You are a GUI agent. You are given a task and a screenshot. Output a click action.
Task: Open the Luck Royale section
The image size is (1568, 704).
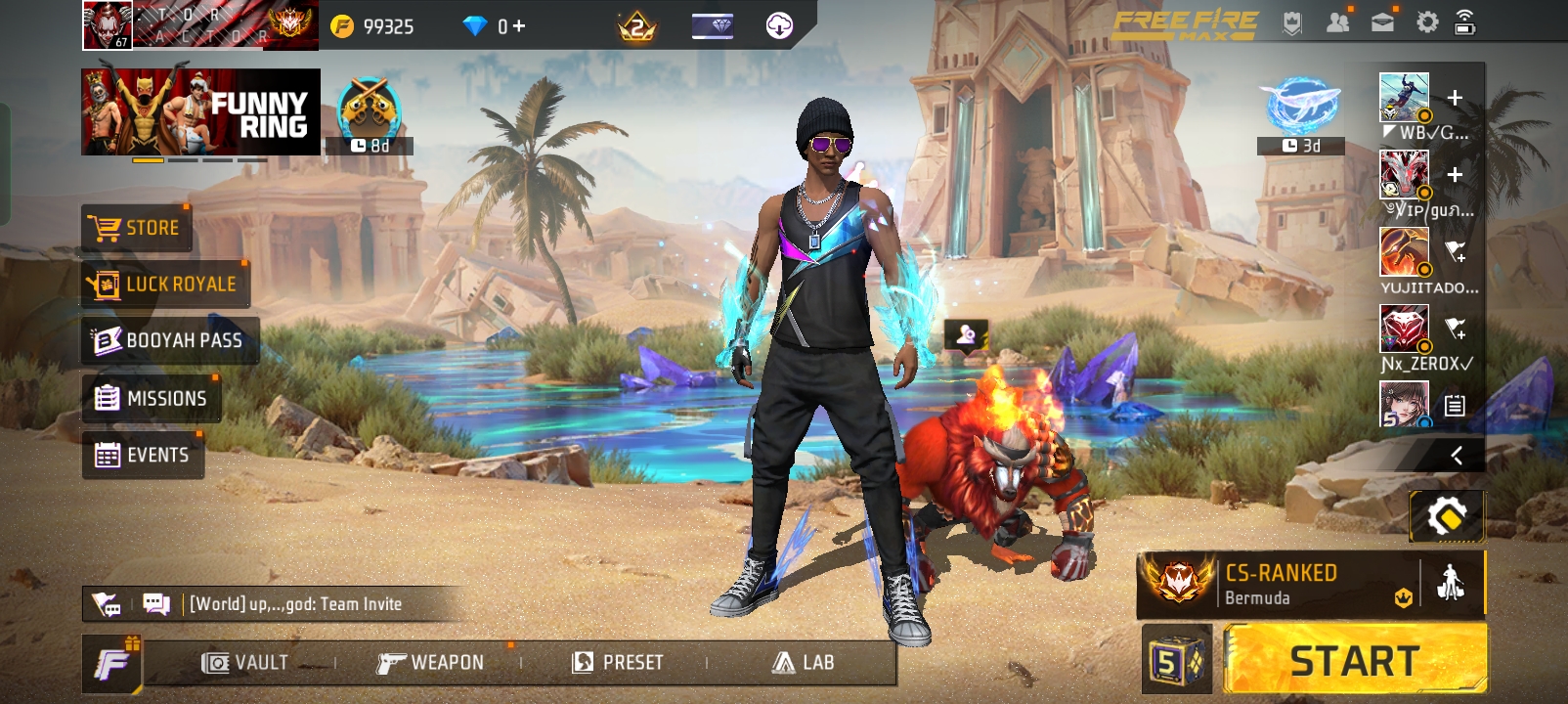click(164, 284)
